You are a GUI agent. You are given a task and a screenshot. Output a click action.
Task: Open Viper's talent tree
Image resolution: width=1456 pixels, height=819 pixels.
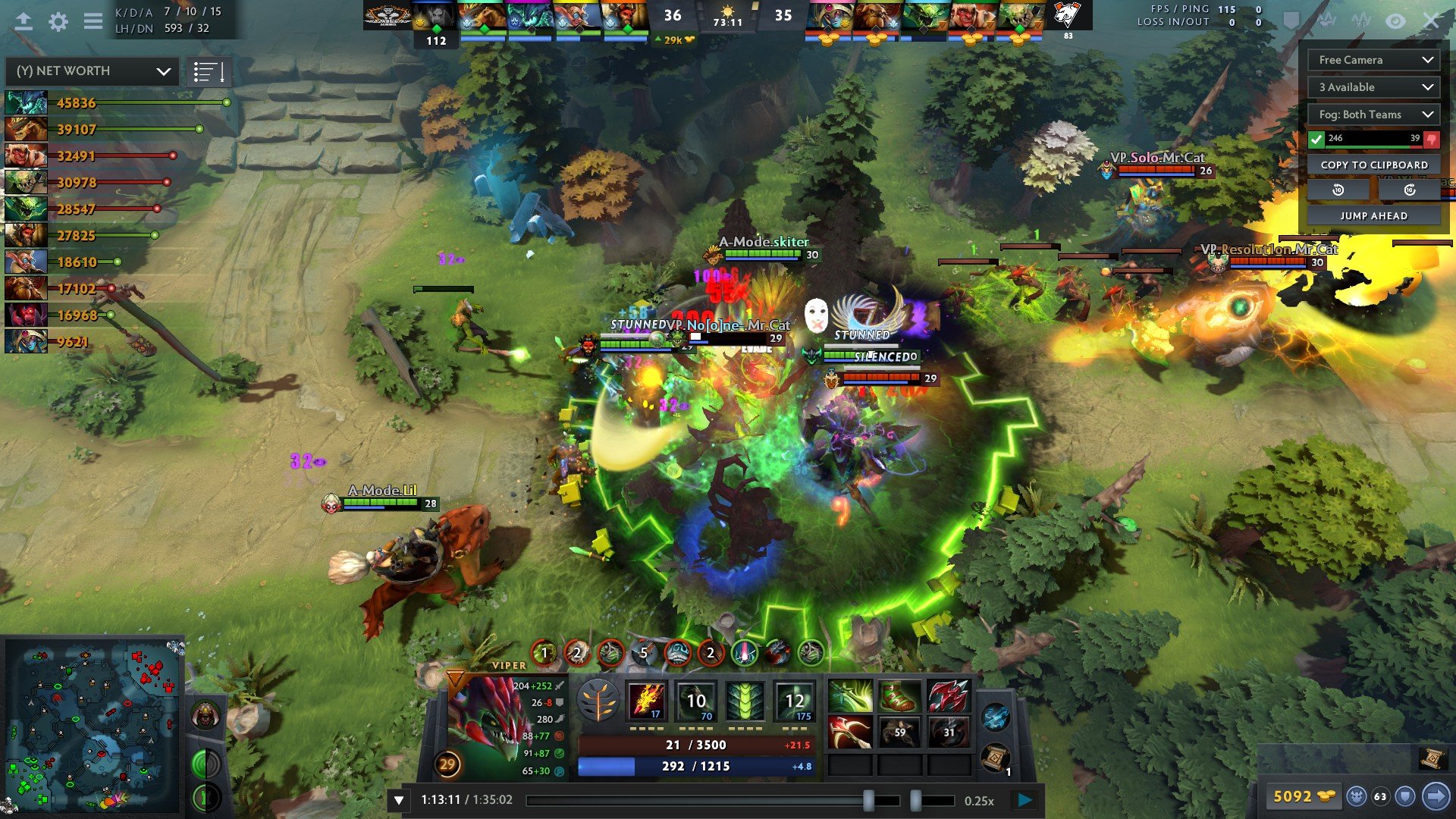click(598, 701)
